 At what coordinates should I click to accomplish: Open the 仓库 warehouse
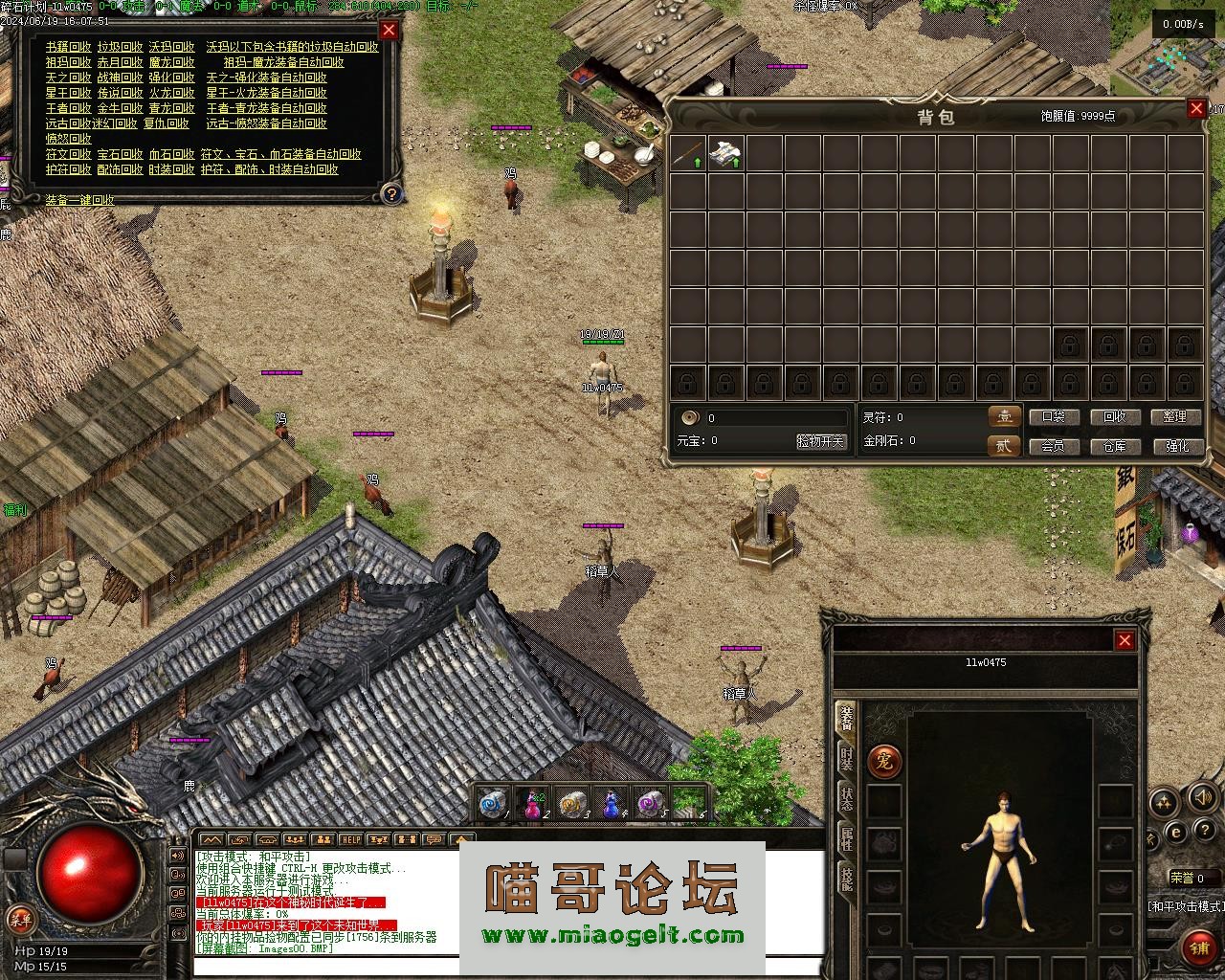(x=1115, y=446)
